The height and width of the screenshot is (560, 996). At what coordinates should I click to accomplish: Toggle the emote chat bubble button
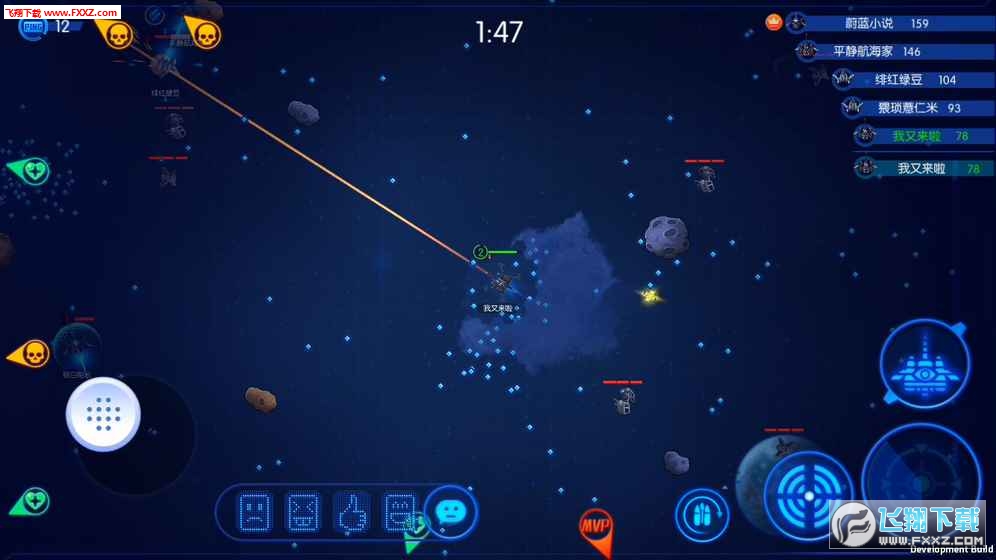pos(450,512)
